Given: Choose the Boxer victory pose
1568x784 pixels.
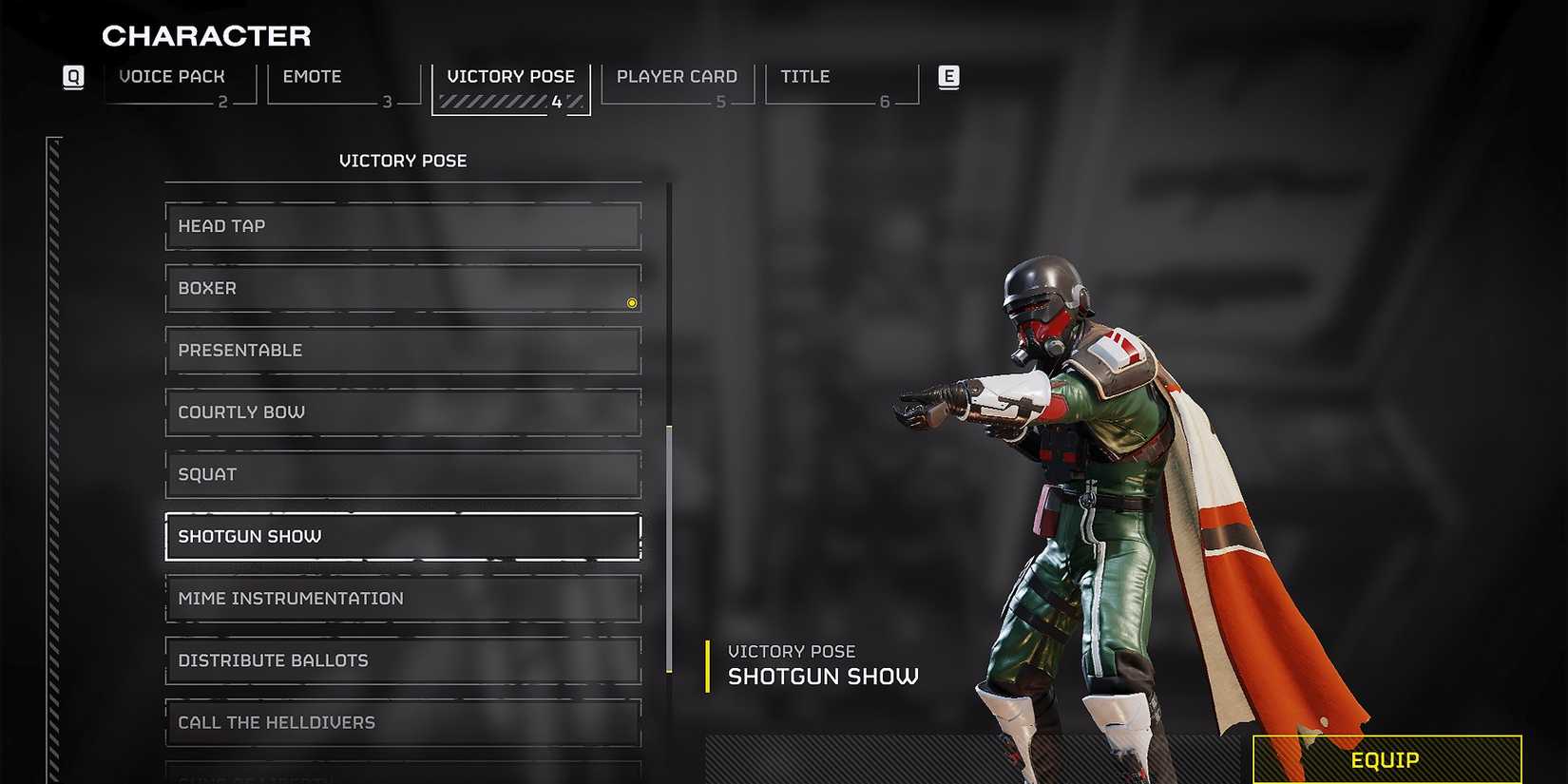Looking at the screenshot, I should coord(402,288).
